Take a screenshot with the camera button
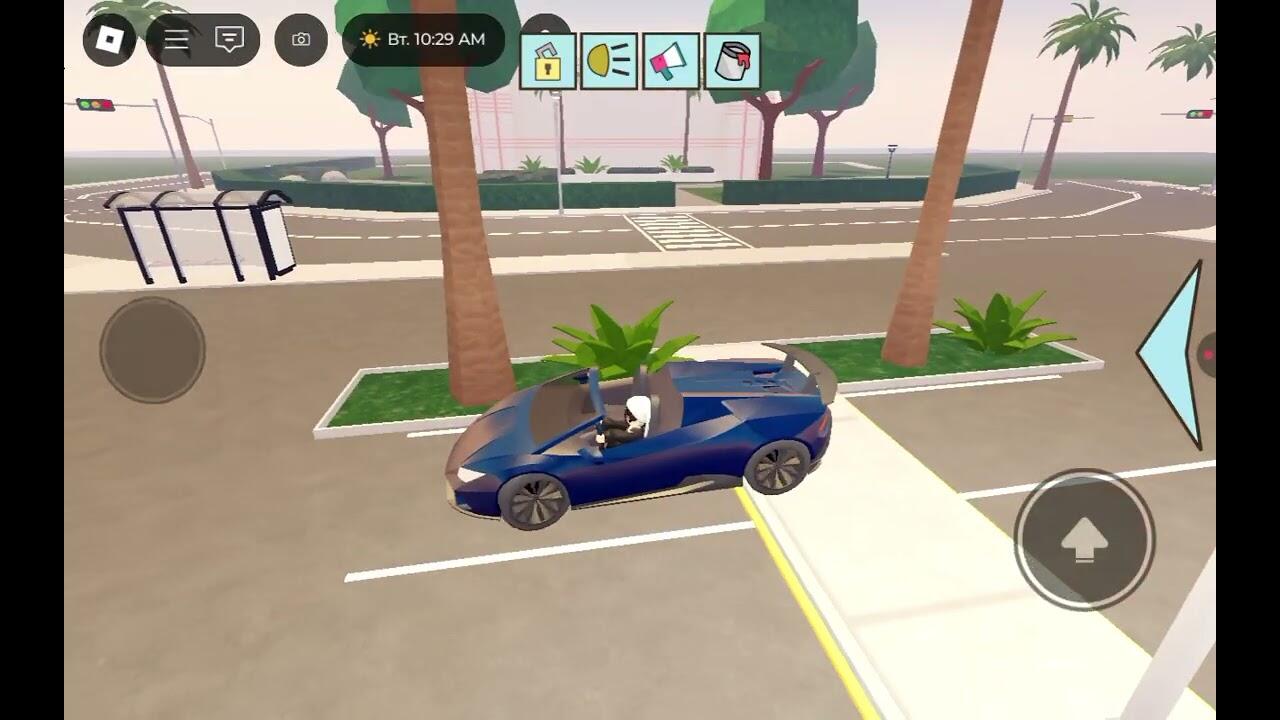 301,40
